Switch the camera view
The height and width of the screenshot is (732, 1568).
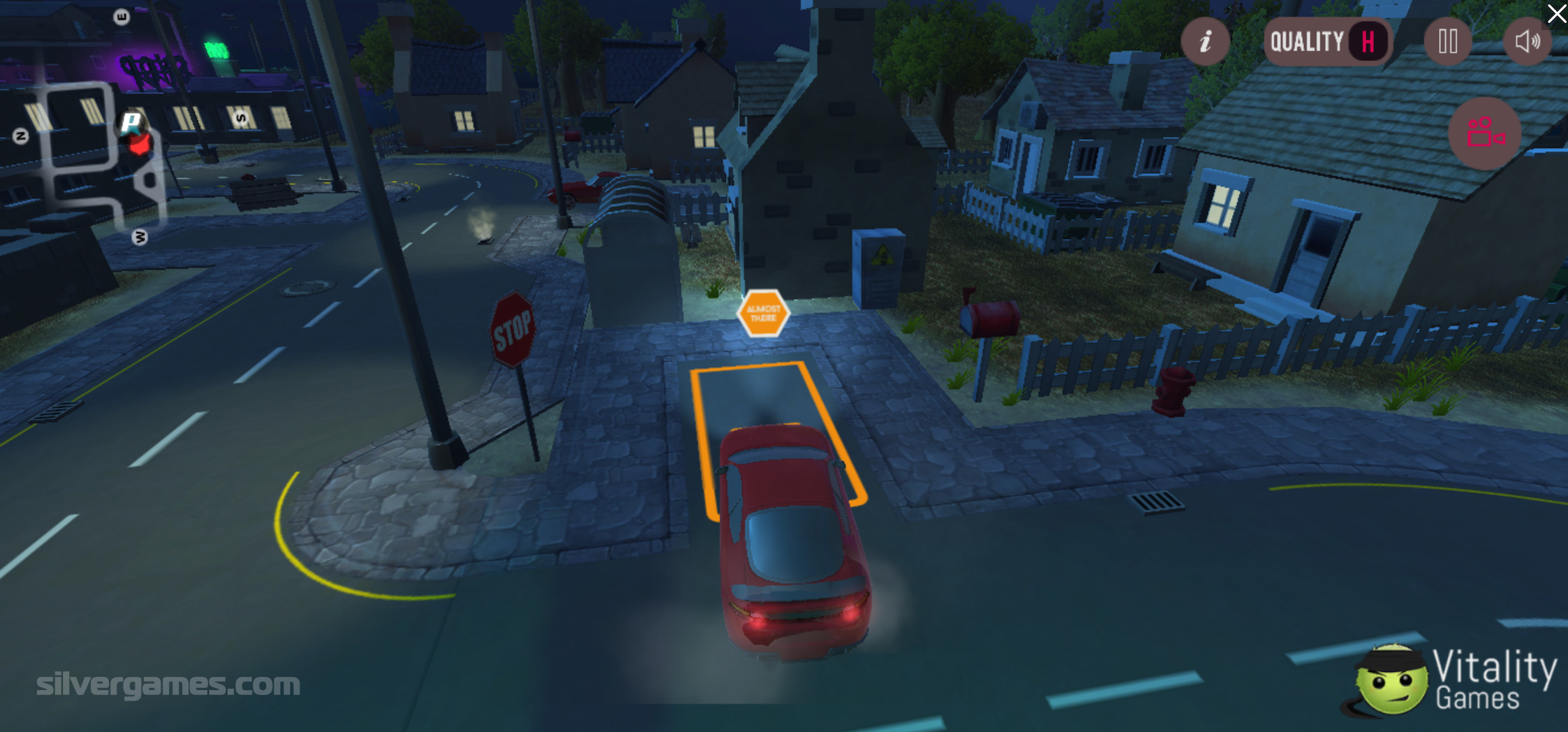pos(1484,133)
